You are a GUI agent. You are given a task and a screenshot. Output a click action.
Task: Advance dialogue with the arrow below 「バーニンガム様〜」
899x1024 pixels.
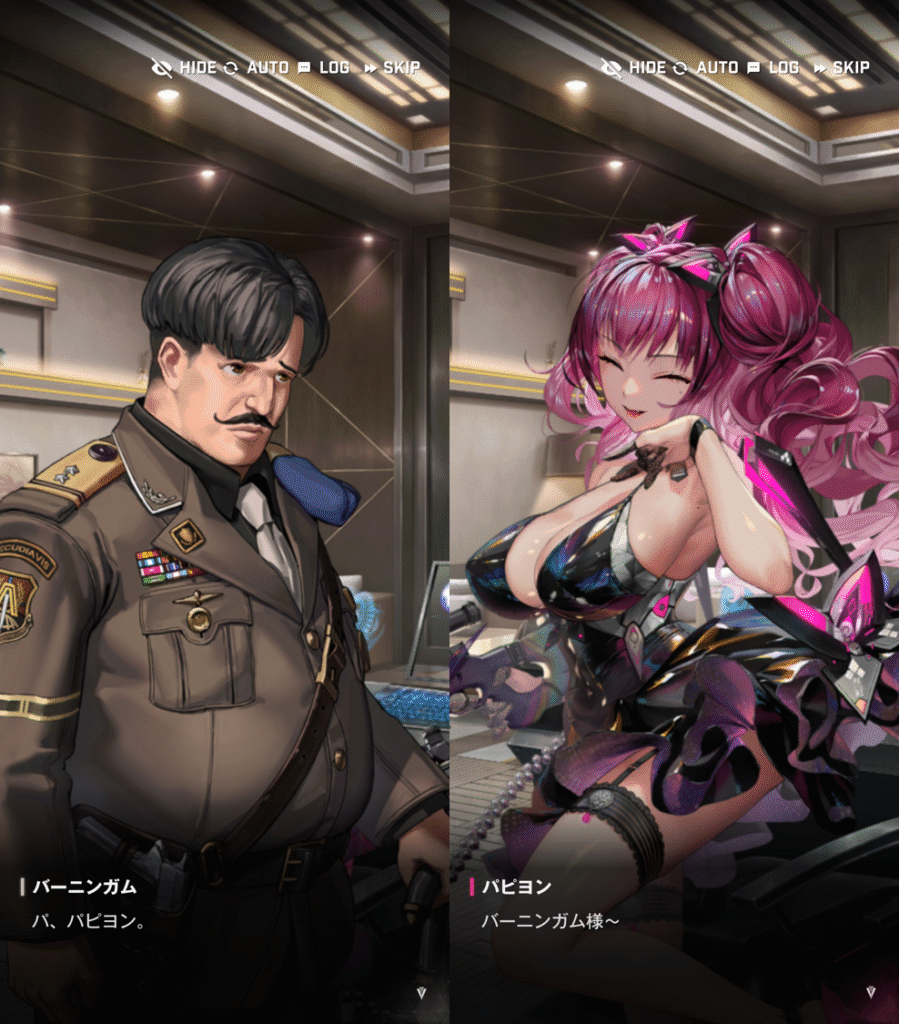pyautogui.click(x=870, y=993)
